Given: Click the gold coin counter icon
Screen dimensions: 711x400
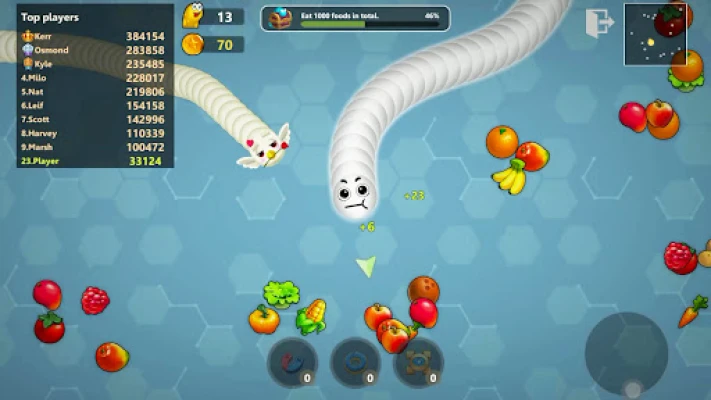Looking at the screenshot, I should (x=193, y=44).
